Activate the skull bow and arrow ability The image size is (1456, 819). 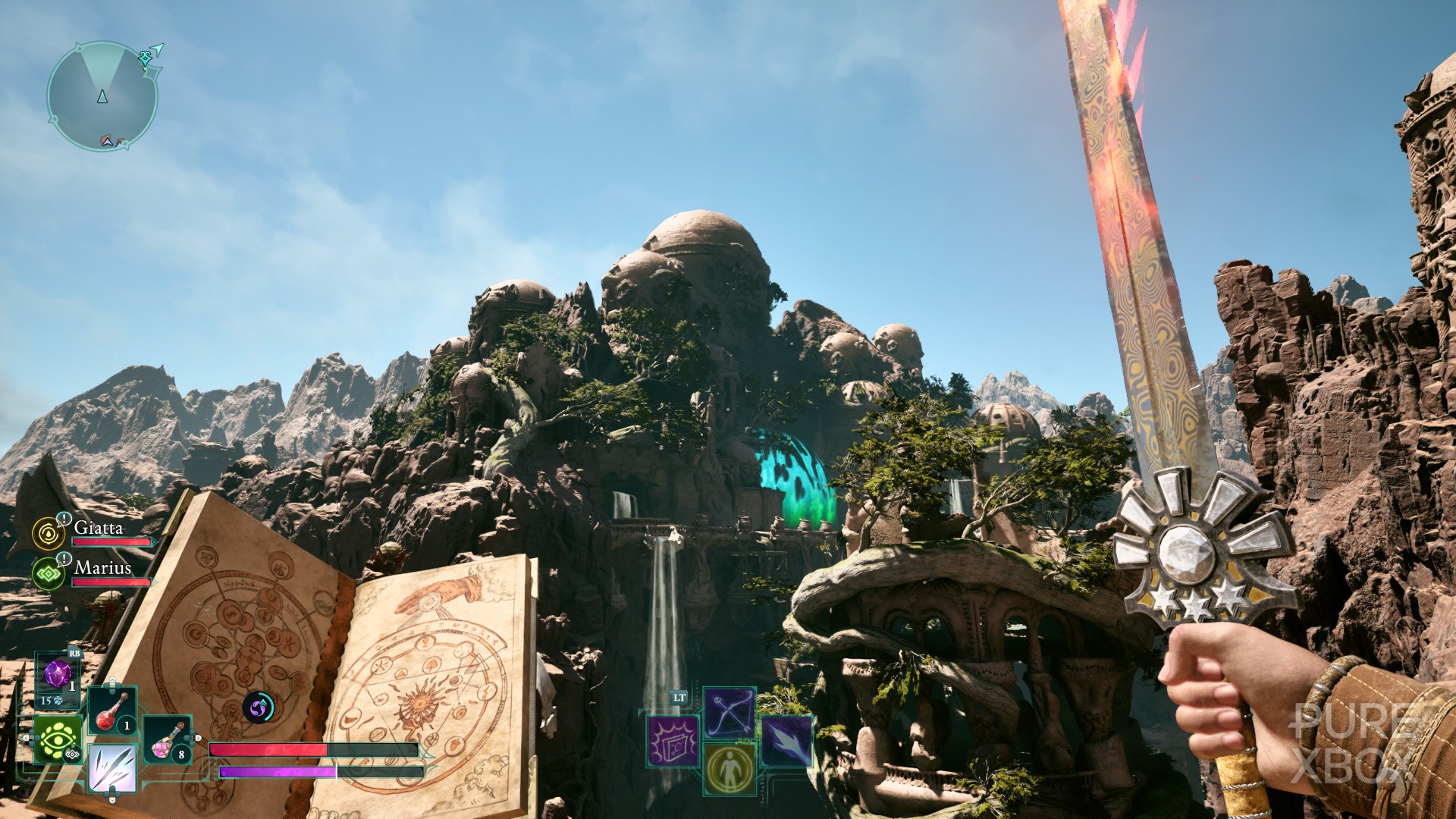(x=729, y=712)
